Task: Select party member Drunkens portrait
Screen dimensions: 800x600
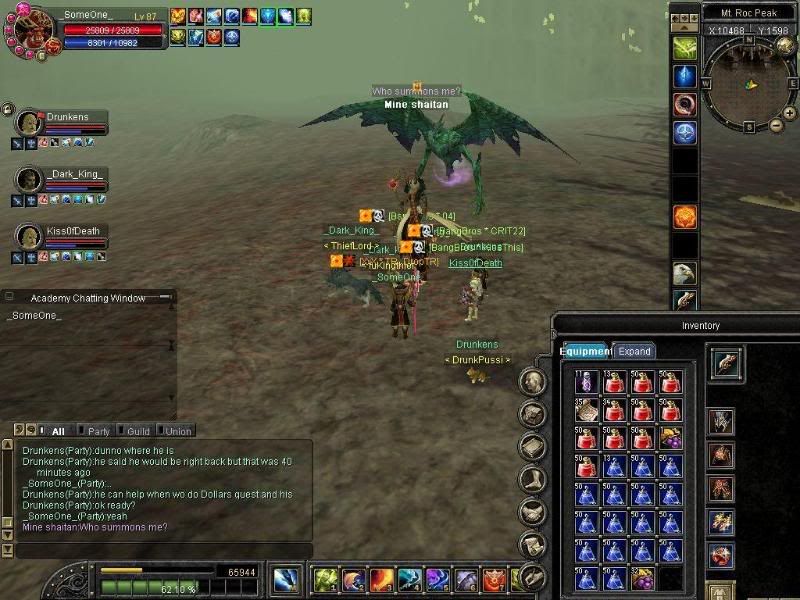Action: [x=29, y=123]
